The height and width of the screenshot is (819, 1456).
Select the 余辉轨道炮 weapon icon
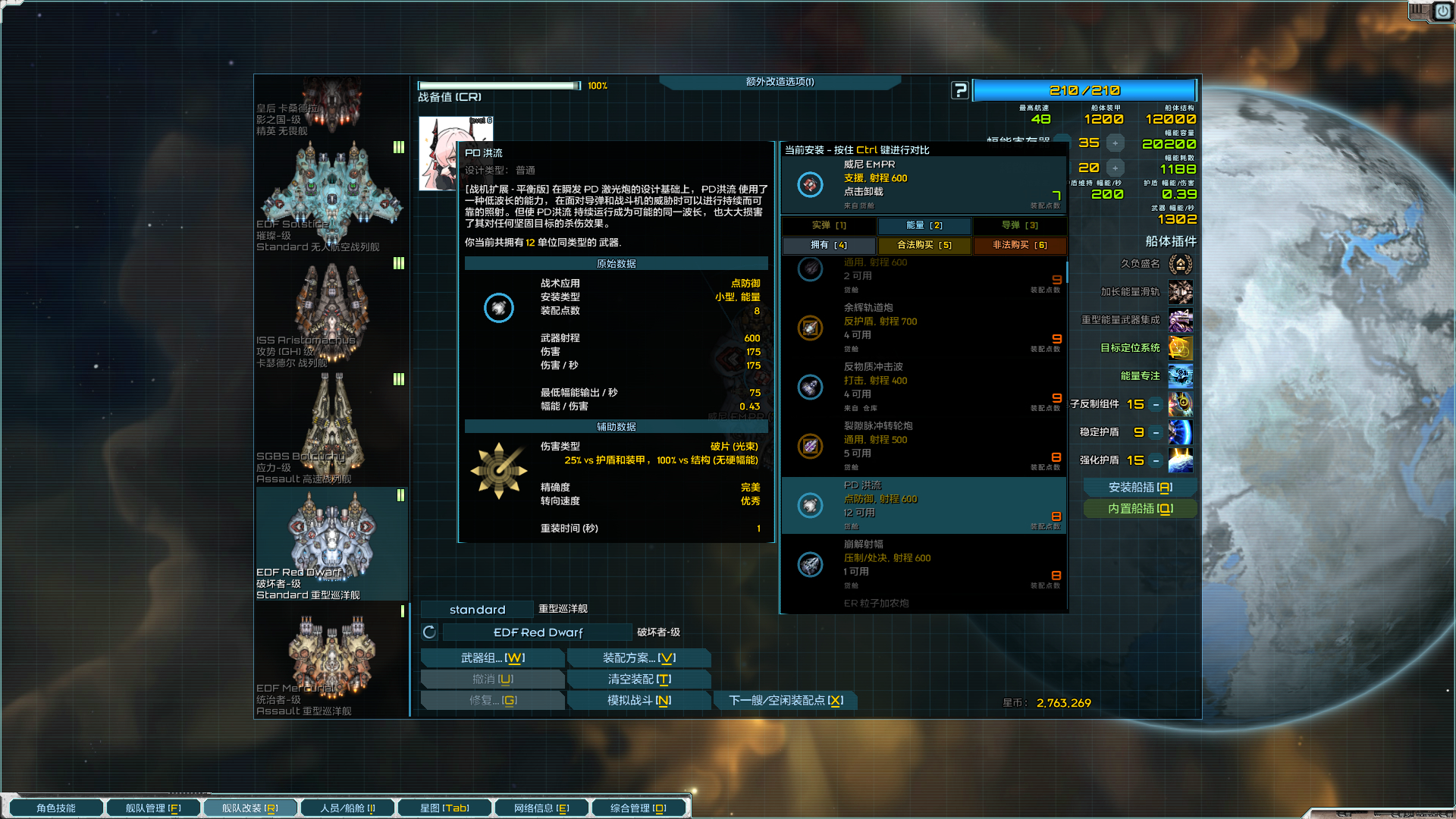(x=810, y=328)
